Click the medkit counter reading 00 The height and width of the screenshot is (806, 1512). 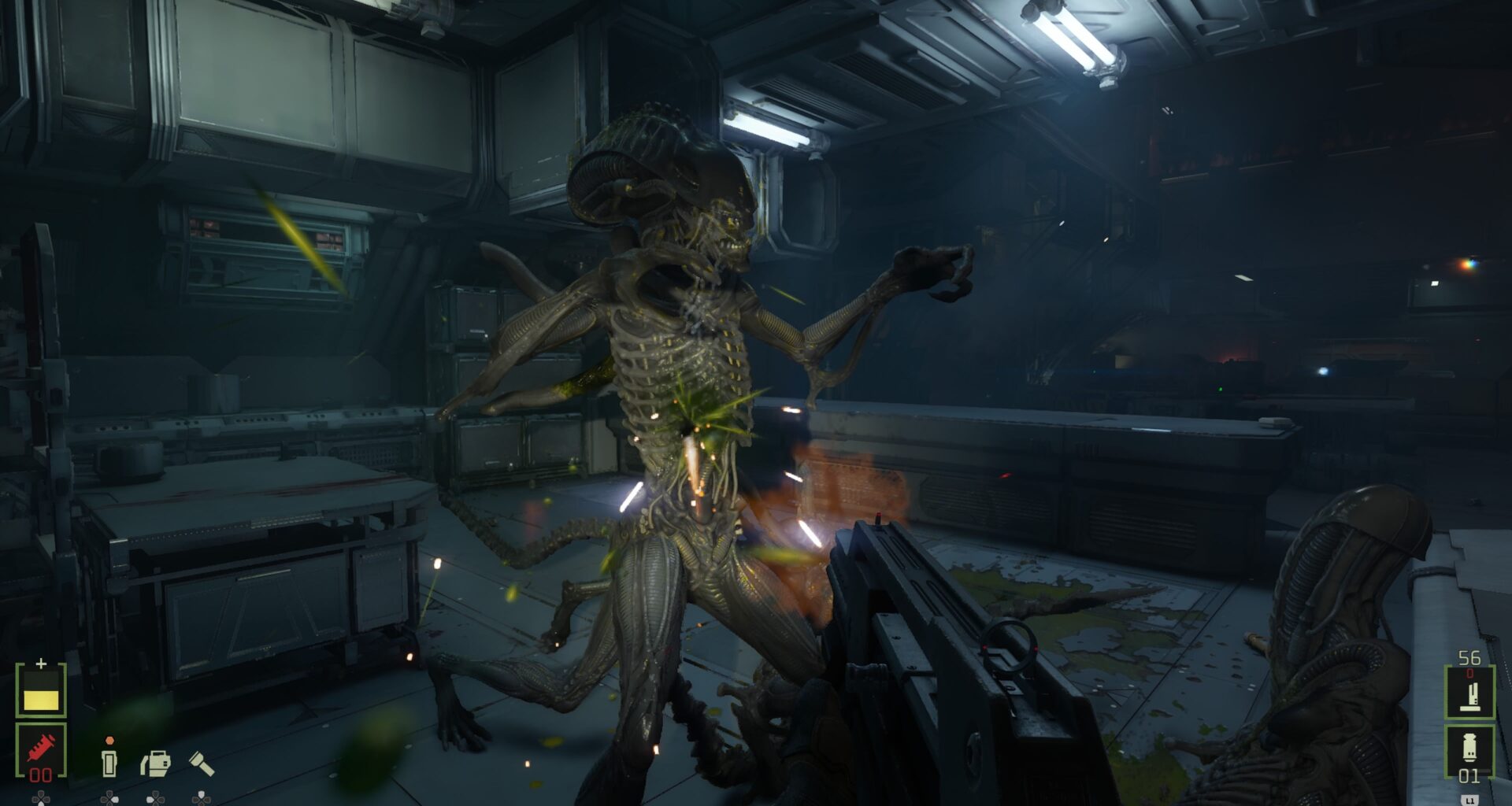tap(40, 774)
